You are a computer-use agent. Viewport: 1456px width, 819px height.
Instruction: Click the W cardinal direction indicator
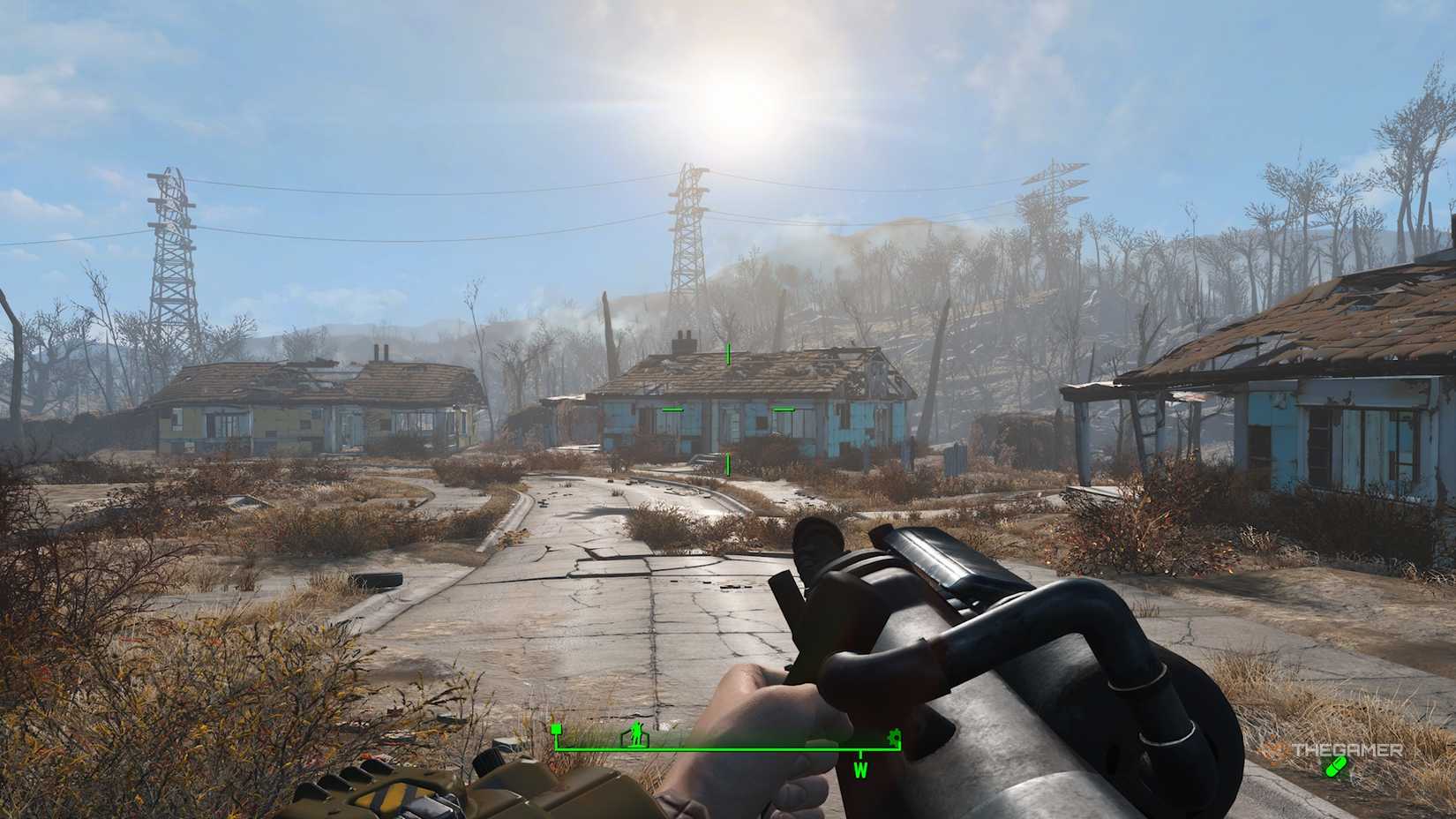861,771
